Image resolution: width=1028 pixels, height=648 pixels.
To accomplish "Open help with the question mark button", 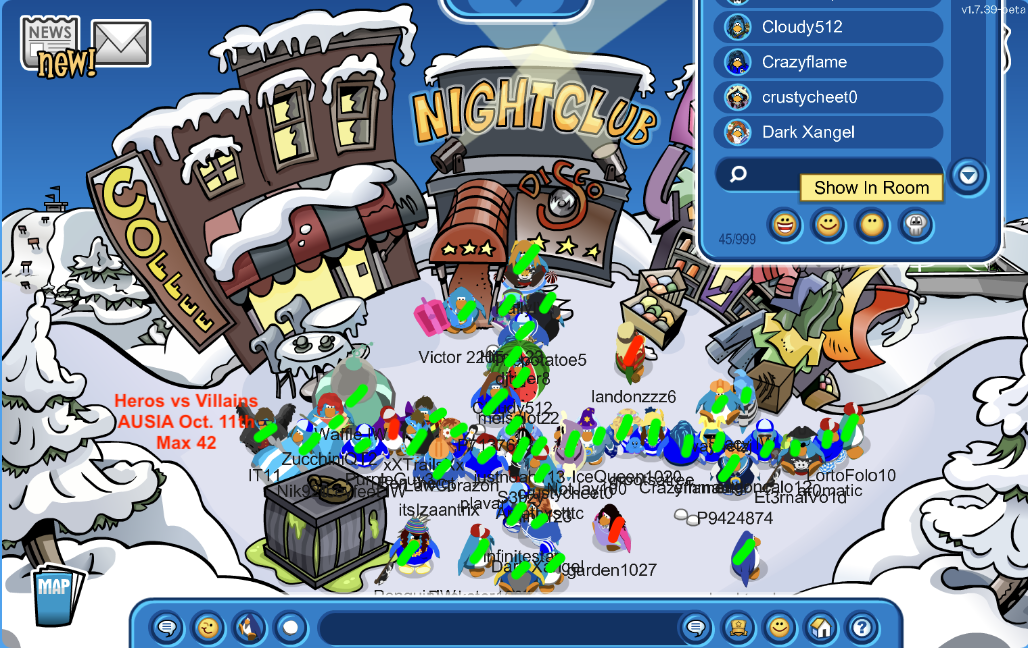I will click(x=861, y=628).
